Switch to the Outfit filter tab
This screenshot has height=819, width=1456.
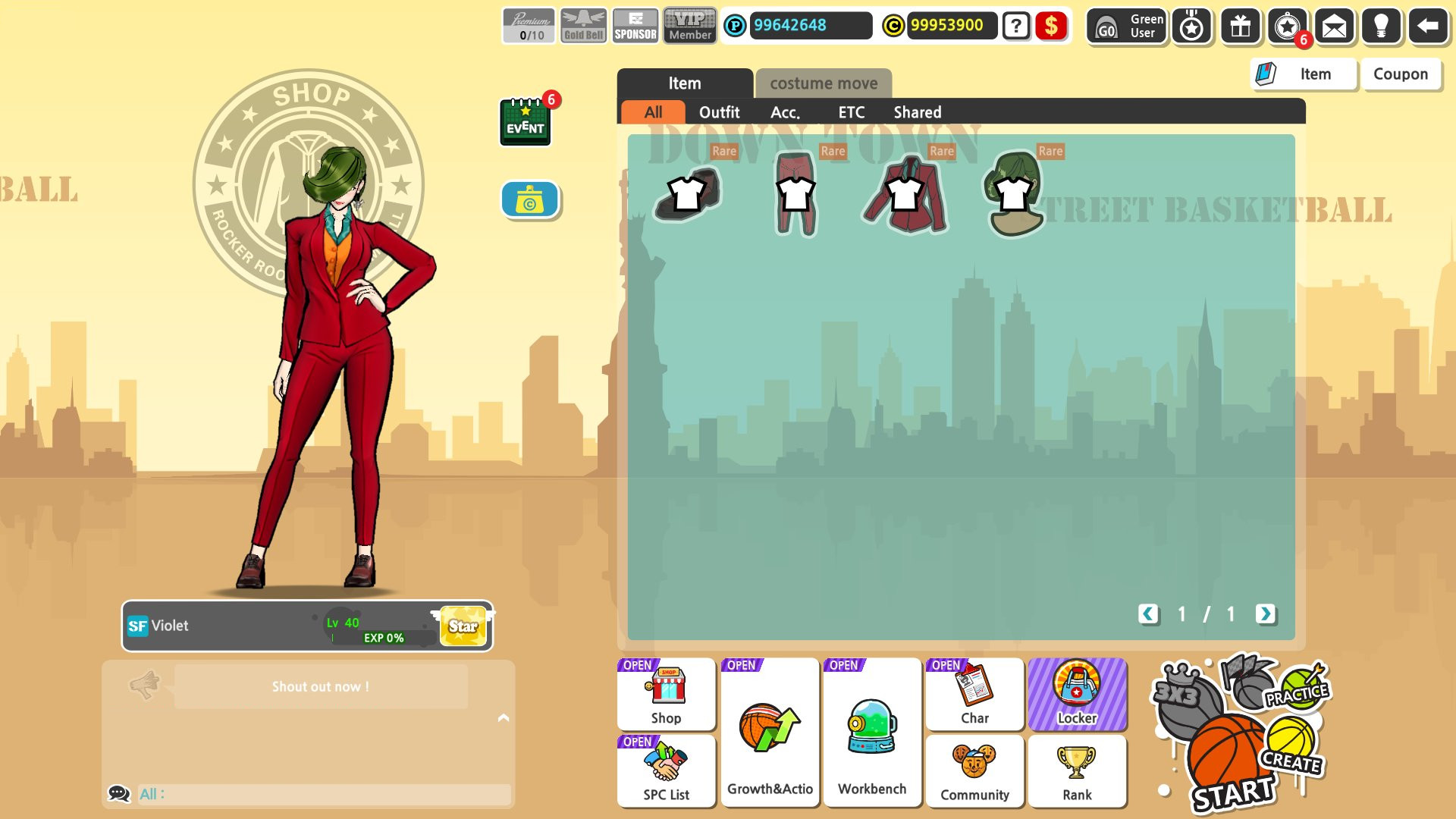[719, 111]
